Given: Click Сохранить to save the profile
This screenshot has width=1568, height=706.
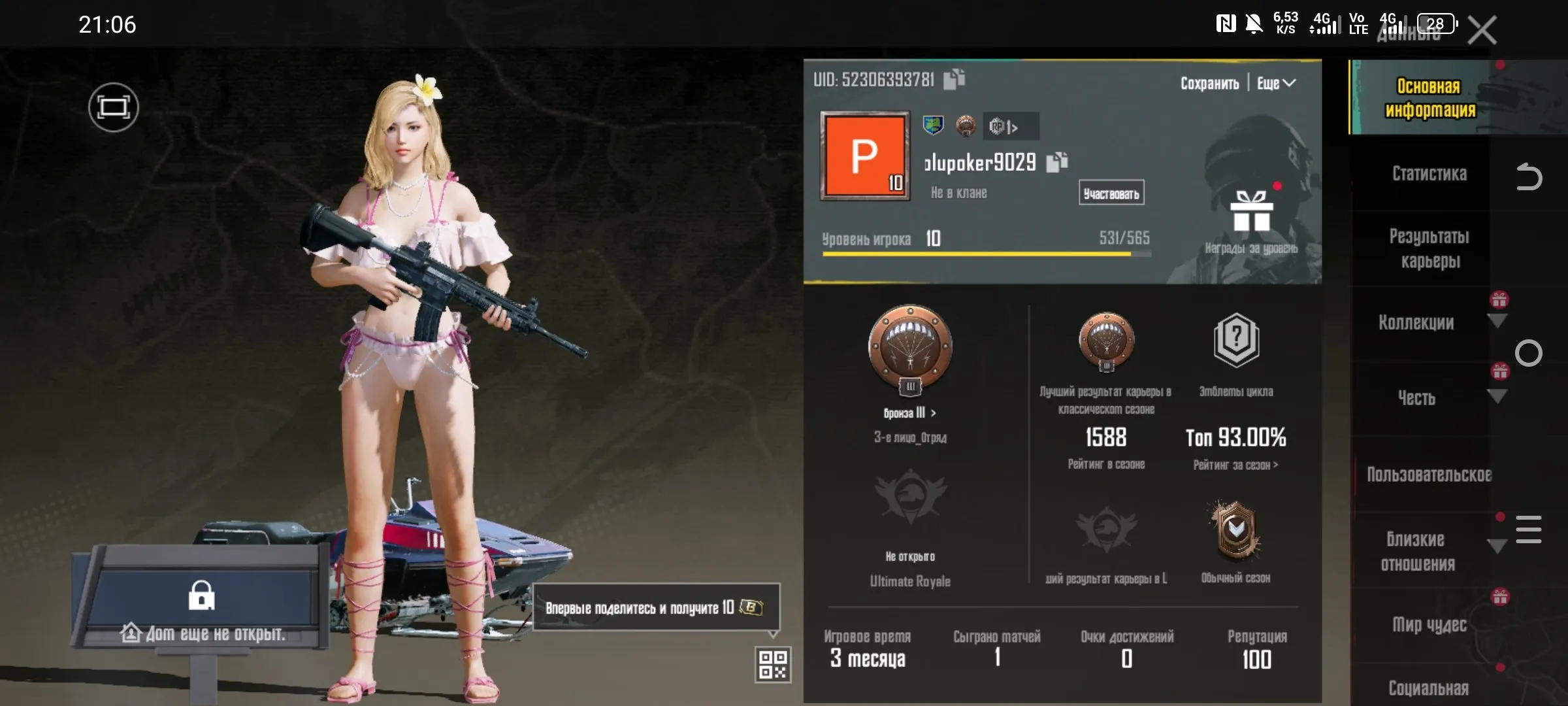Looking at the screenshot, I should 1209,84.
